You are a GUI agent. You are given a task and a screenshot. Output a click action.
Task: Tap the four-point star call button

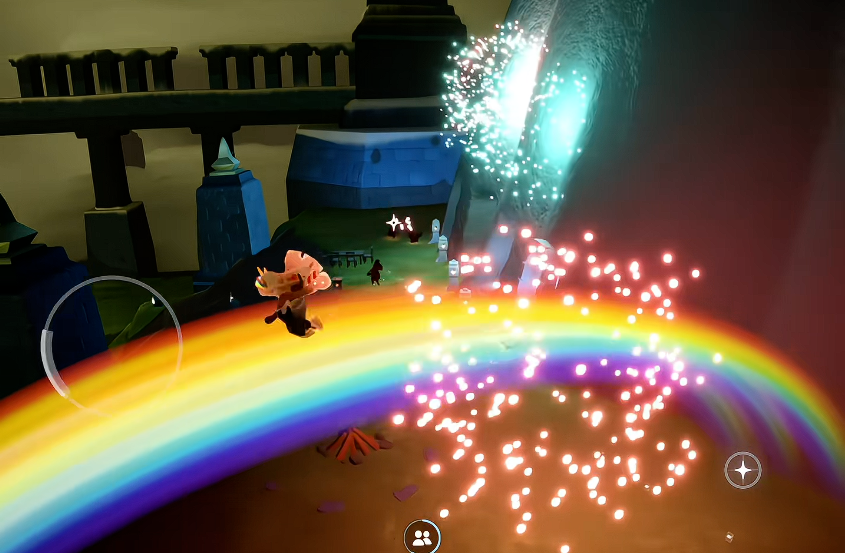742,469
